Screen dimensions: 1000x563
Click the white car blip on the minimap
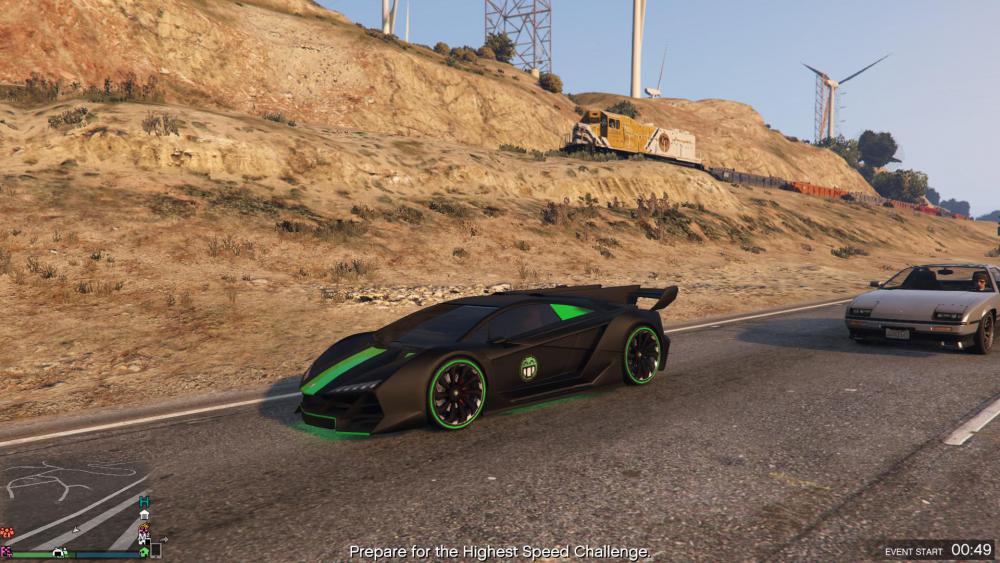pos(58,552)
